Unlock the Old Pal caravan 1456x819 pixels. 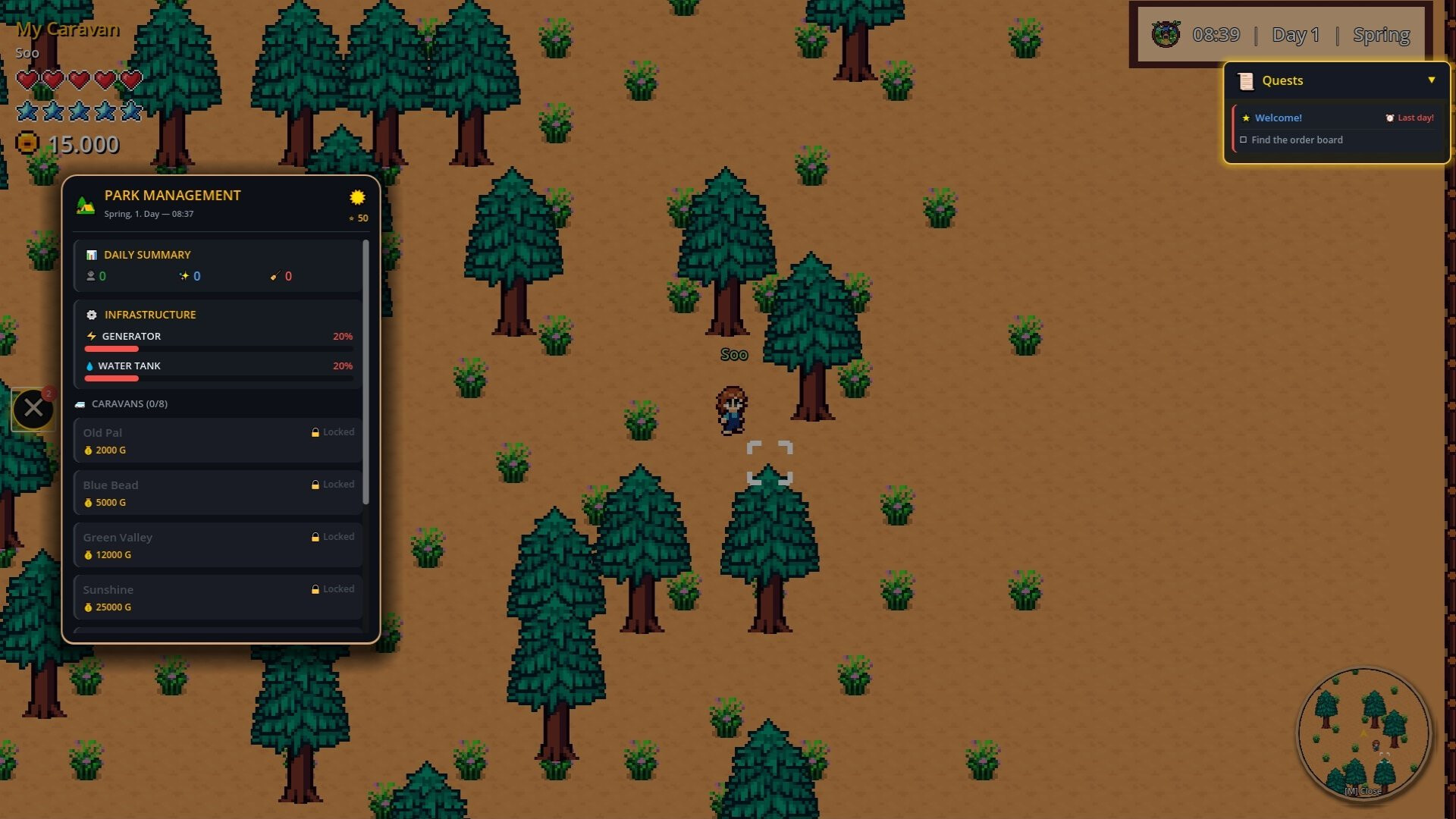click(x=217, y=440)
